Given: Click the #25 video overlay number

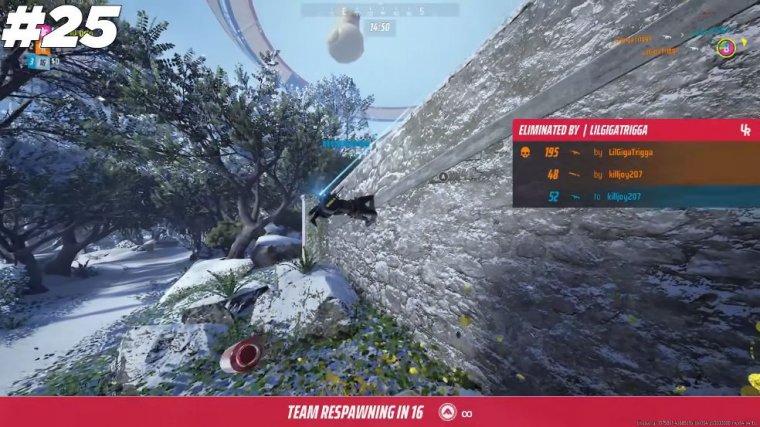Looking at the screenshot, I should pyautogui.click(x=60, y=26).
